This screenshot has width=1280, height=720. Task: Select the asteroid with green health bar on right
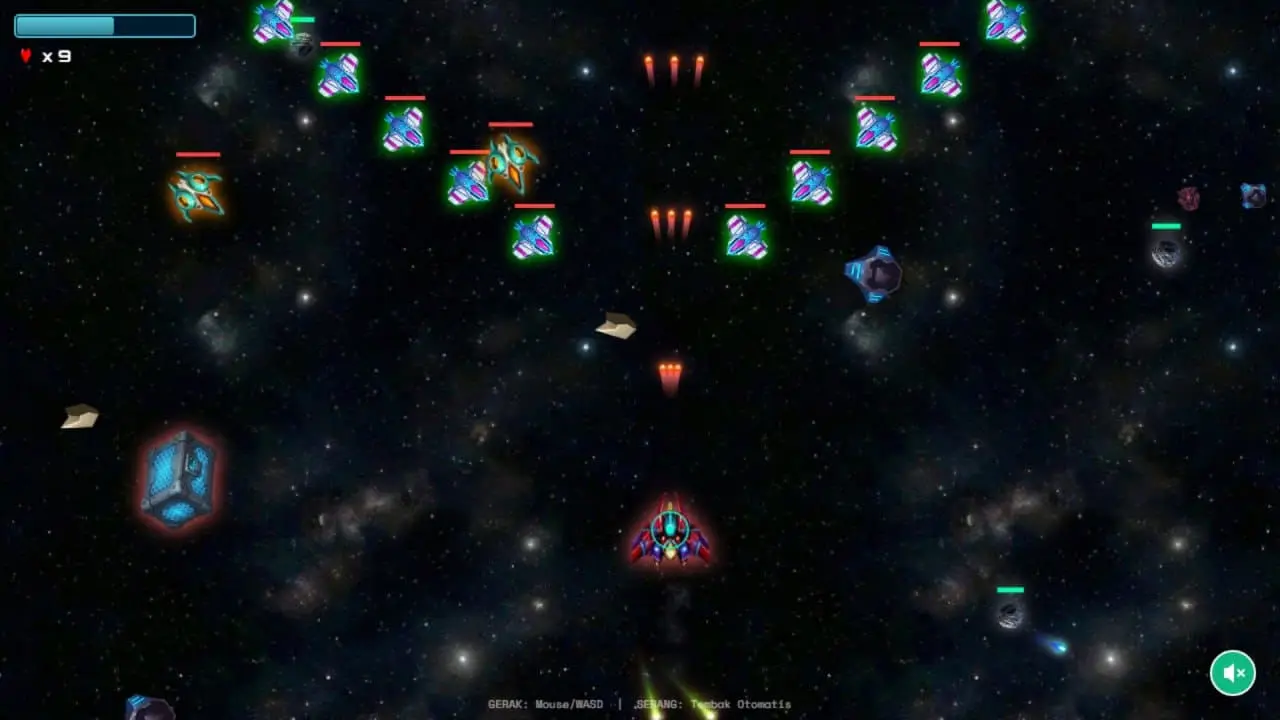coord(1167,255)
